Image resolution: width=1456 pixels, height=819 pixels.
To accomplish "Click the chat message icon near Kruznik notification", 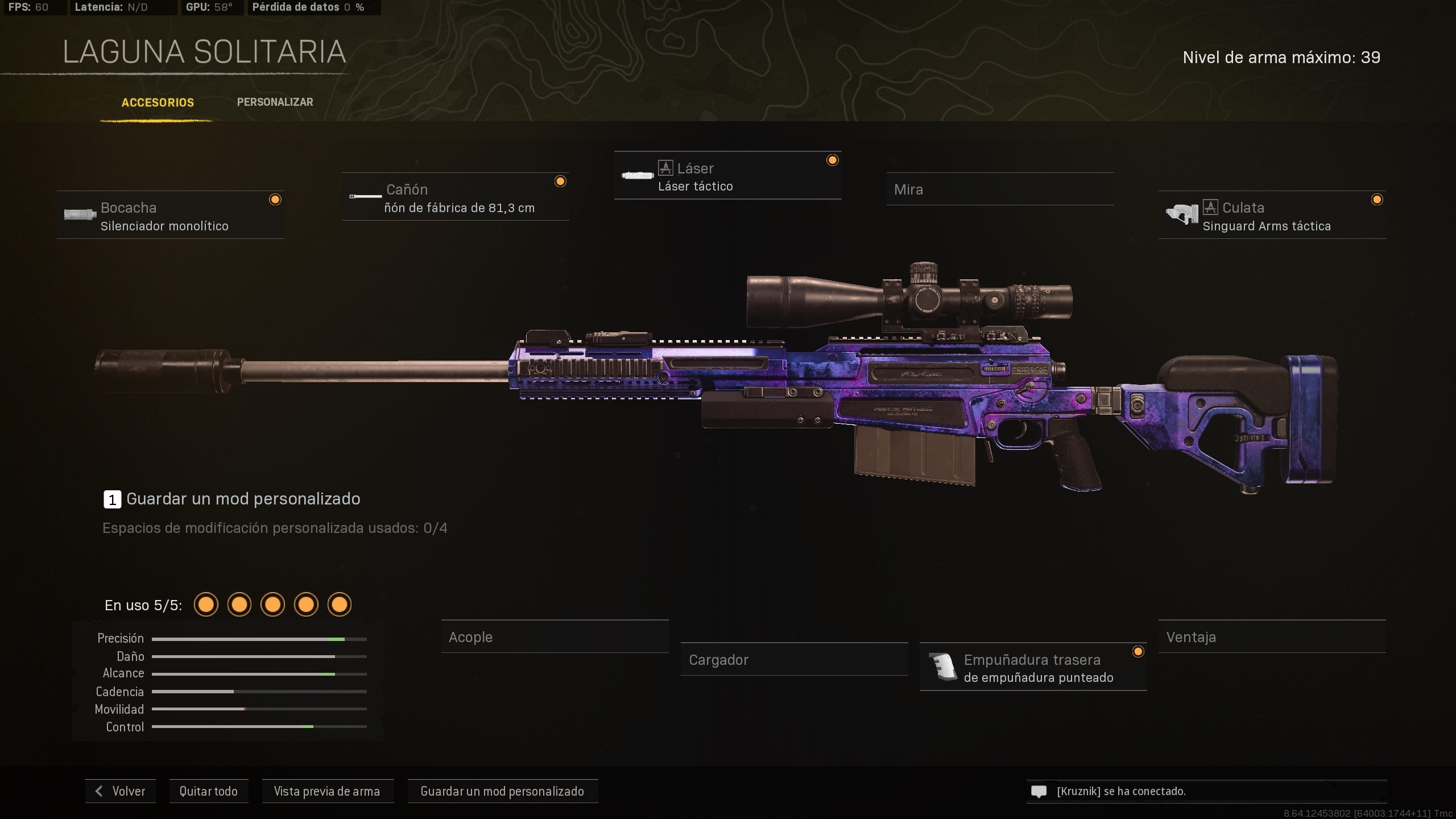I will click(x=1039, y=791).
